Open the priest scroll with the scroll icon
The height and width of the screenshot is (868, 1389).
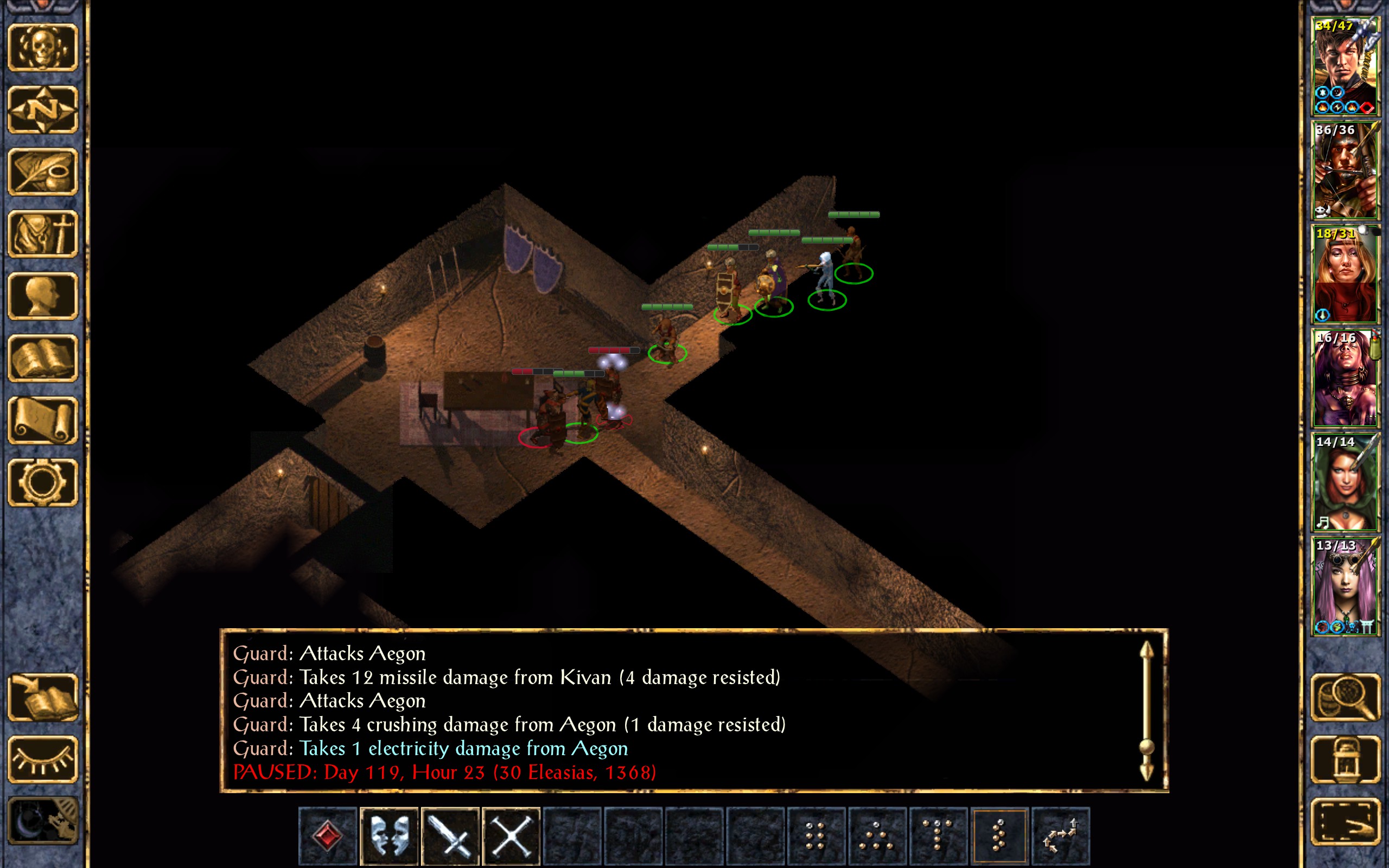pos(43,420)
